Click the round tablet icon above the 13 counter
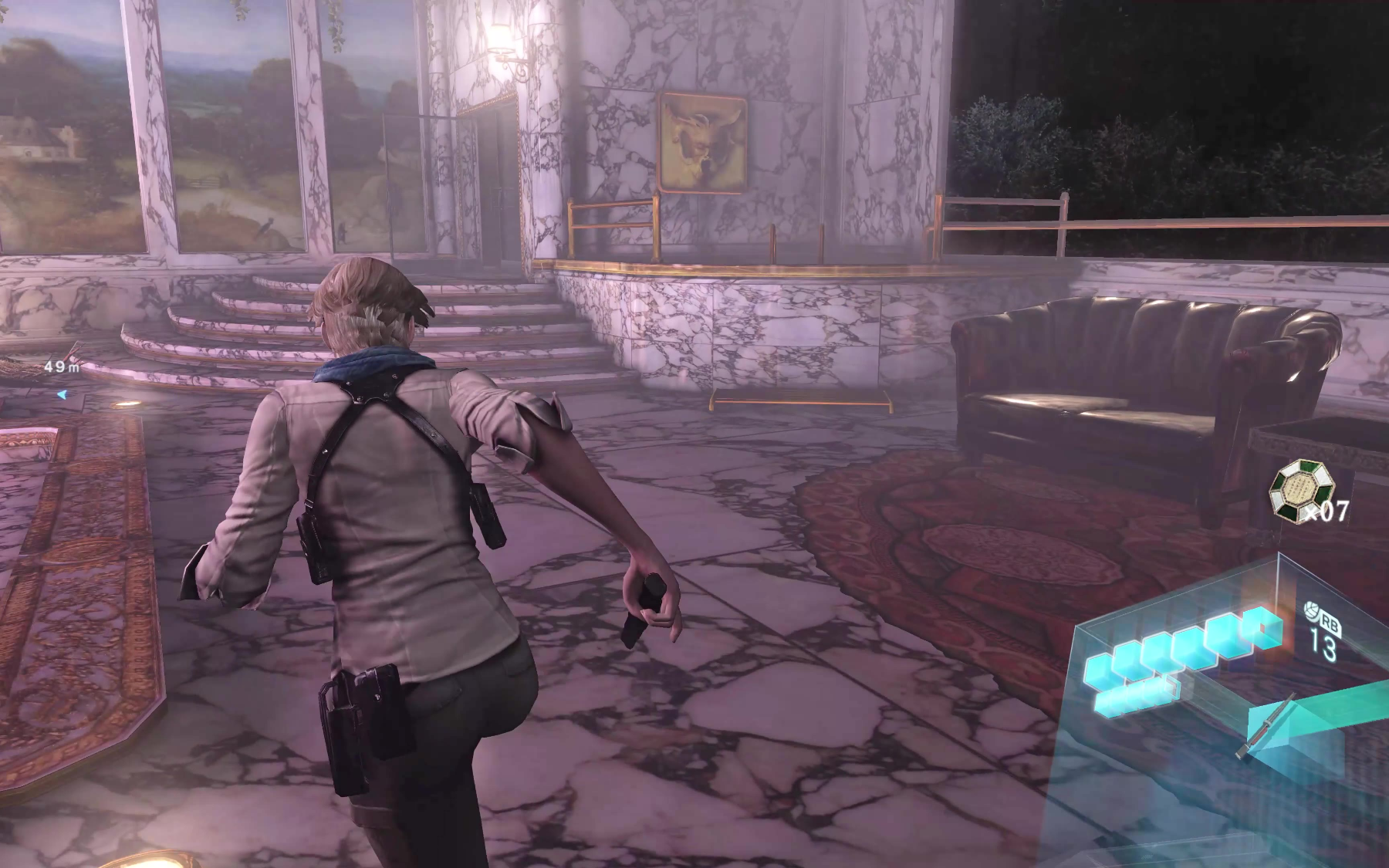 tap(1311, 612)
